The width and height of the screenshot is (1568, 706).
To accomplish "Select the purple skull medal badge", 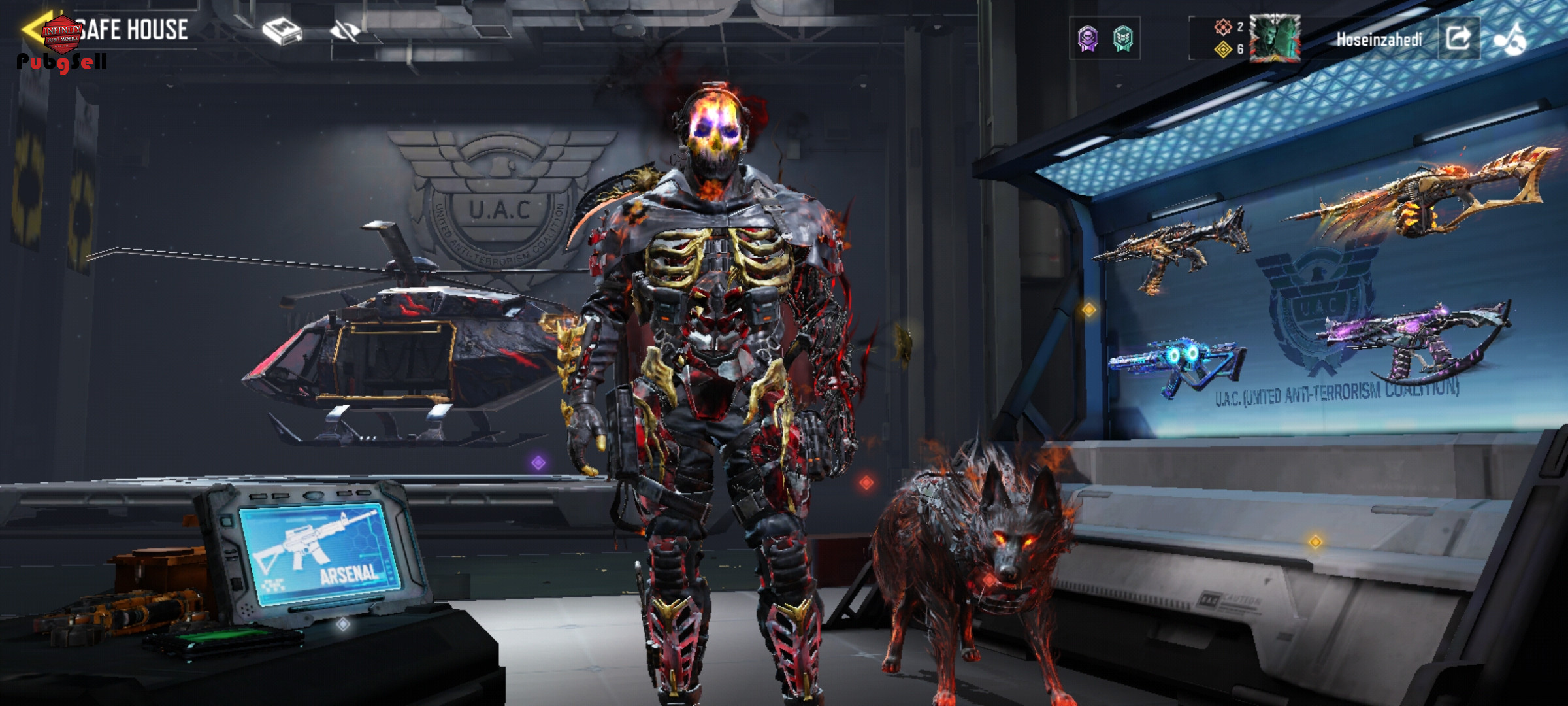I will coord(1088,39).
